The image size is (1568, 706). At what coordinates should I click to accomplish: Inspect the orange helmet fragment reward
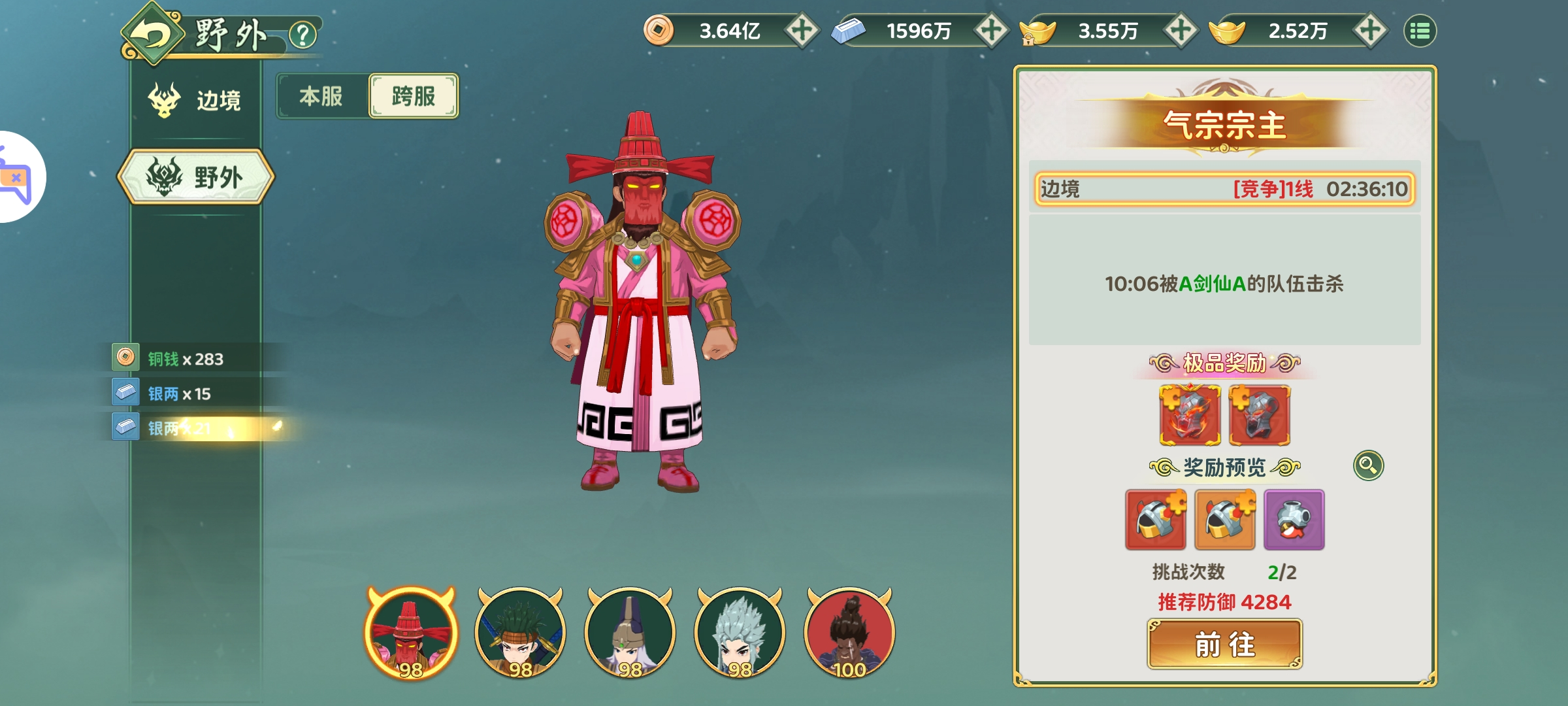coord(1224,520)
